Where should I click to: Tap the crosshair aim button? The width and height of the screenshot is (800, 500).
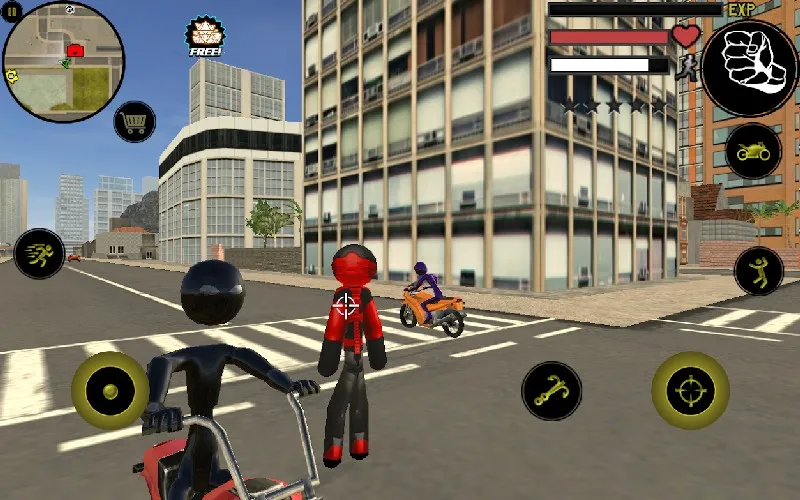pos(690,390)
